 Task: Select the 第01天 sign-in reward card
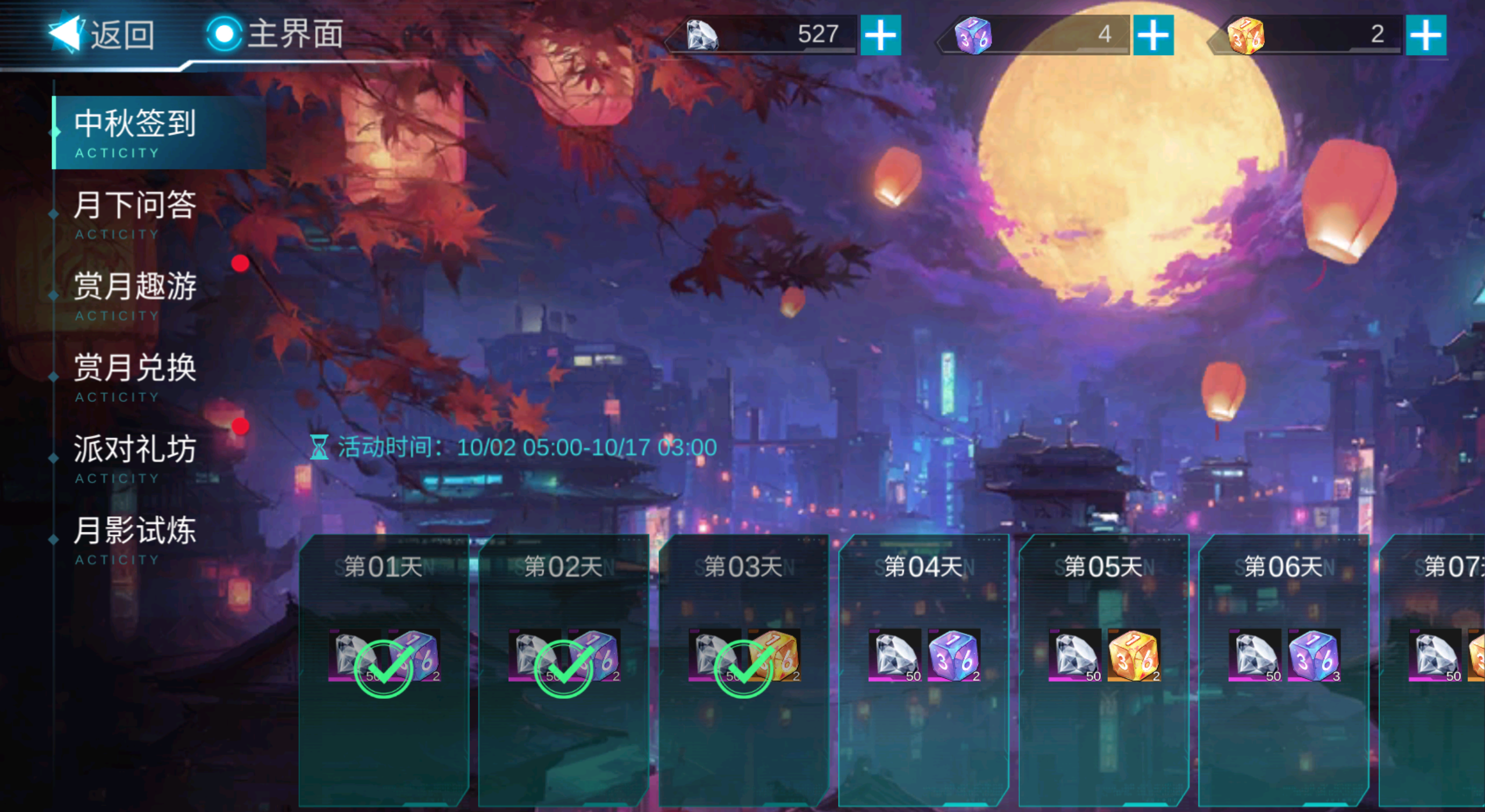(x=383, y=670)
